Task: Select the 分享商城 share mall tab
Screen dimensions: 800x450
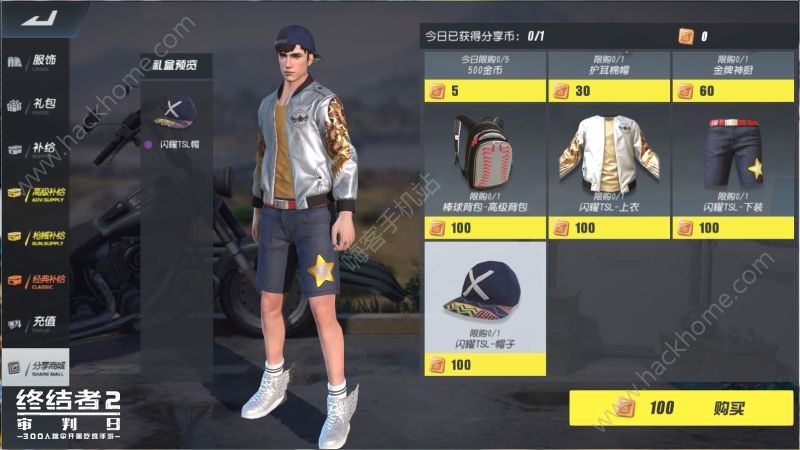Action: pos(35,367)
